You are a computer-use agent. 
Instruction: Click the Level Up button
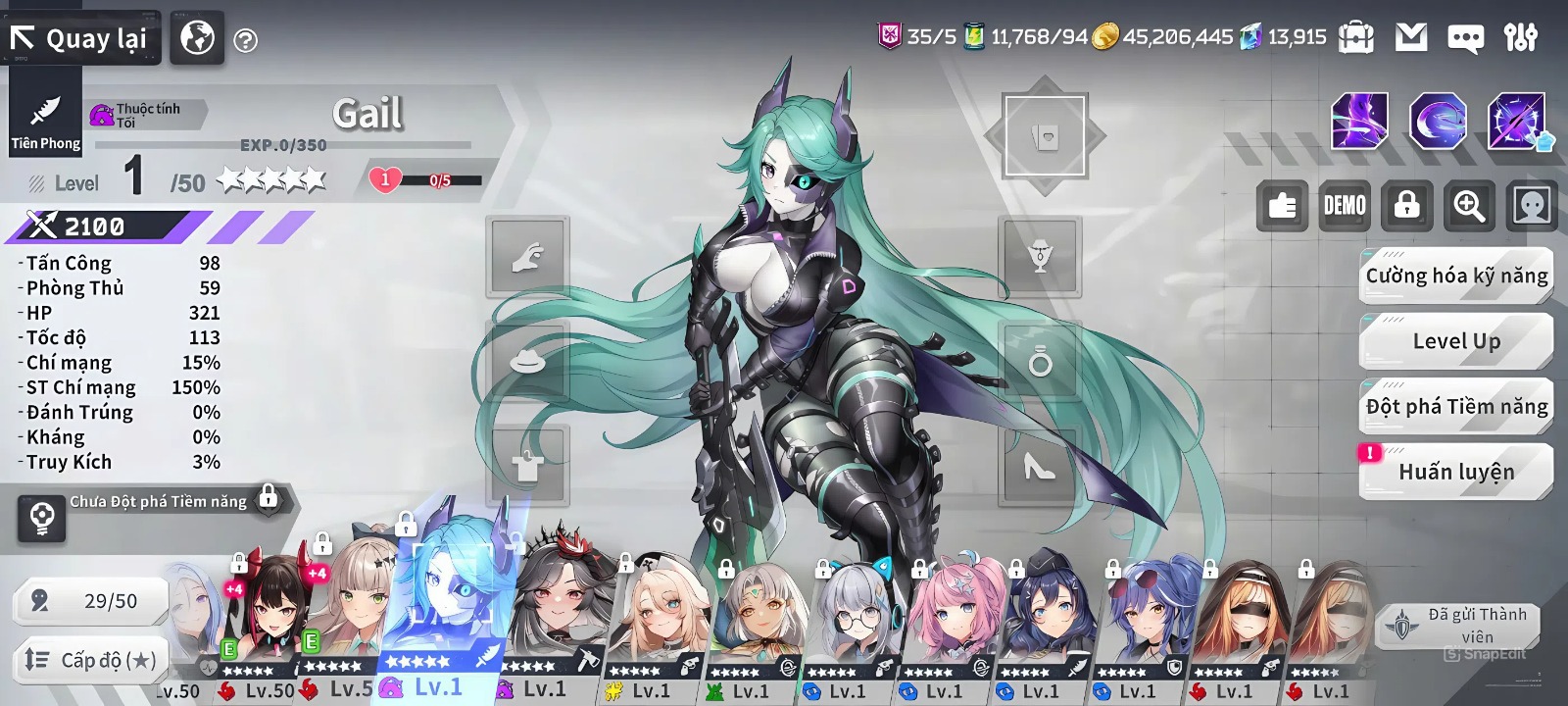pyautogui.click(x=1456, y=341)
